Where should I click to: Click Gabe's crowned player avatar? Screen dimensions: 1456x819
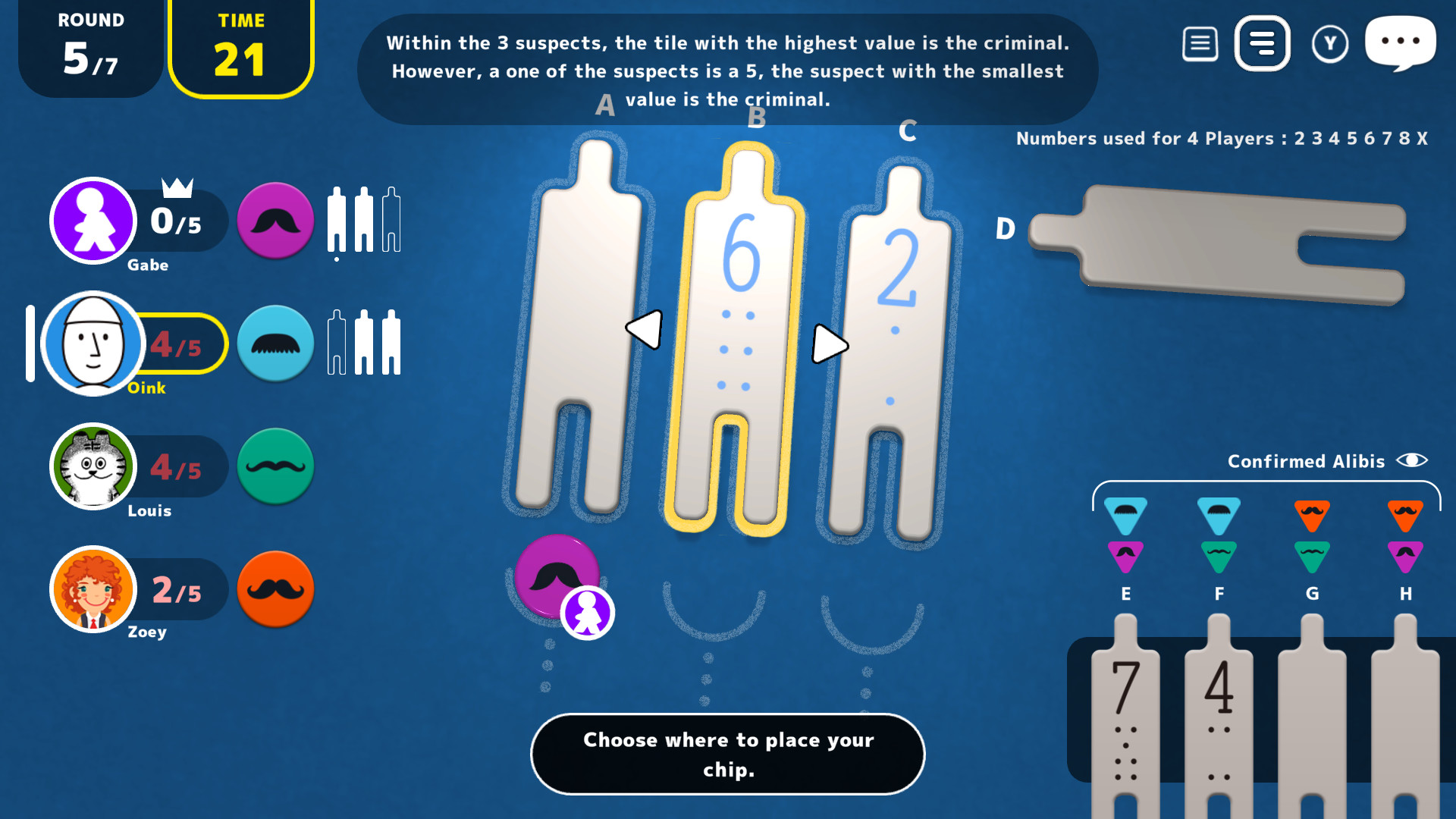point(93,221)
